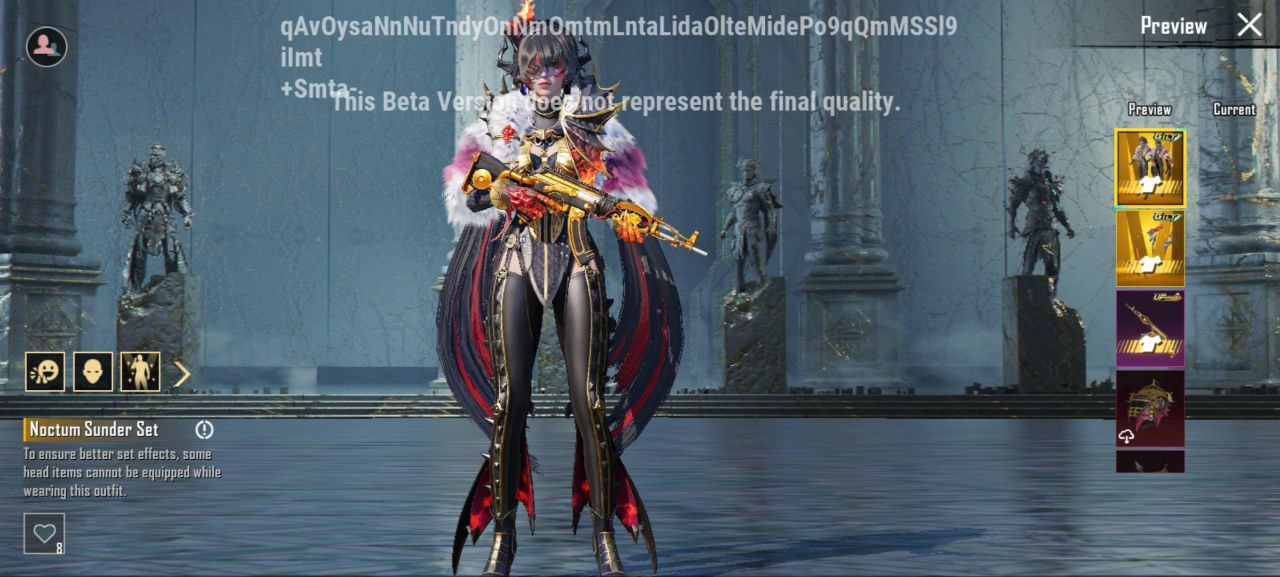
Task: Select the winged helmet item with download icon
Action: 1150,408
